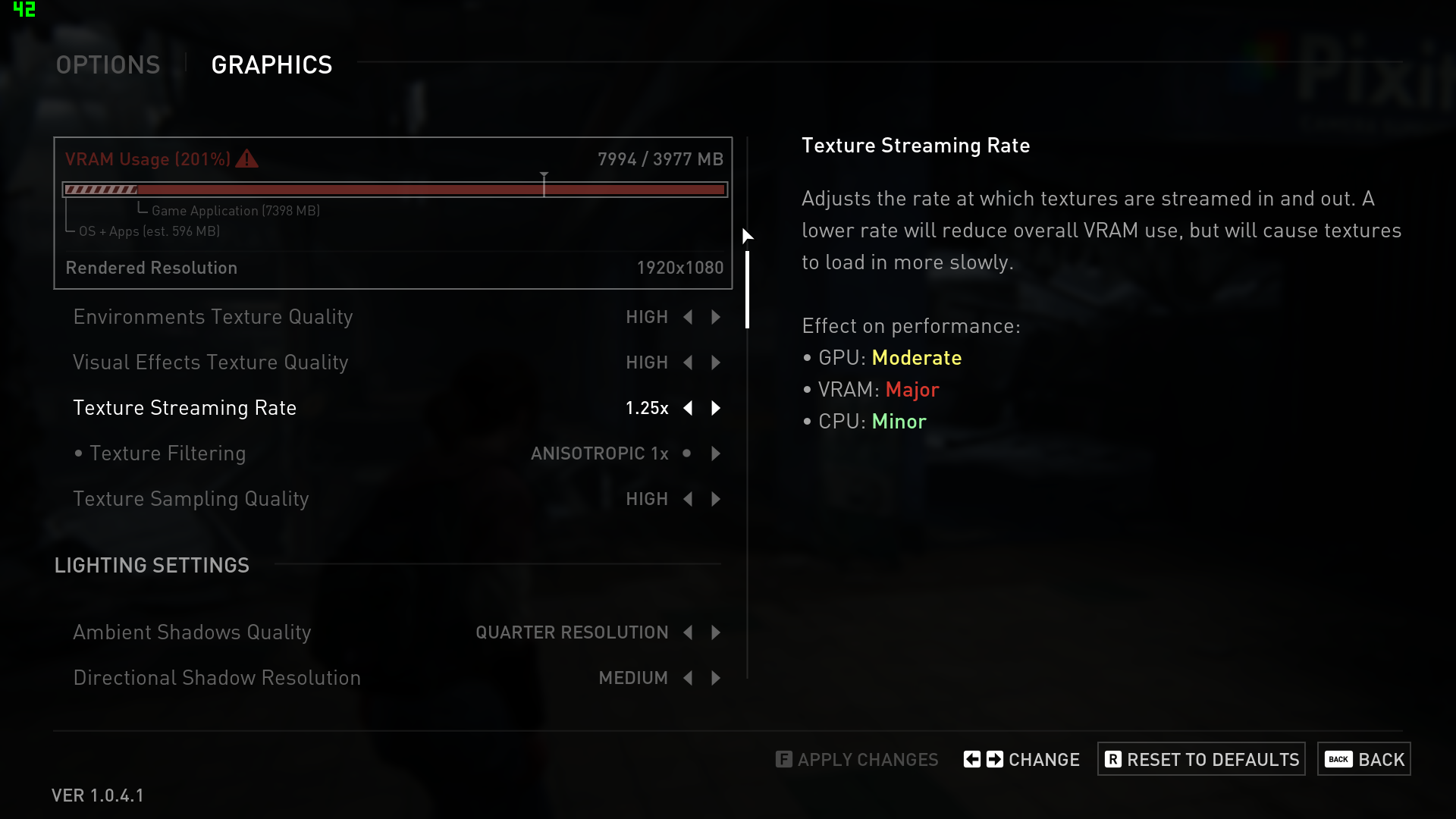
Task: Click the settings list scrollbar thumb
Action: (x=748, y=290)
